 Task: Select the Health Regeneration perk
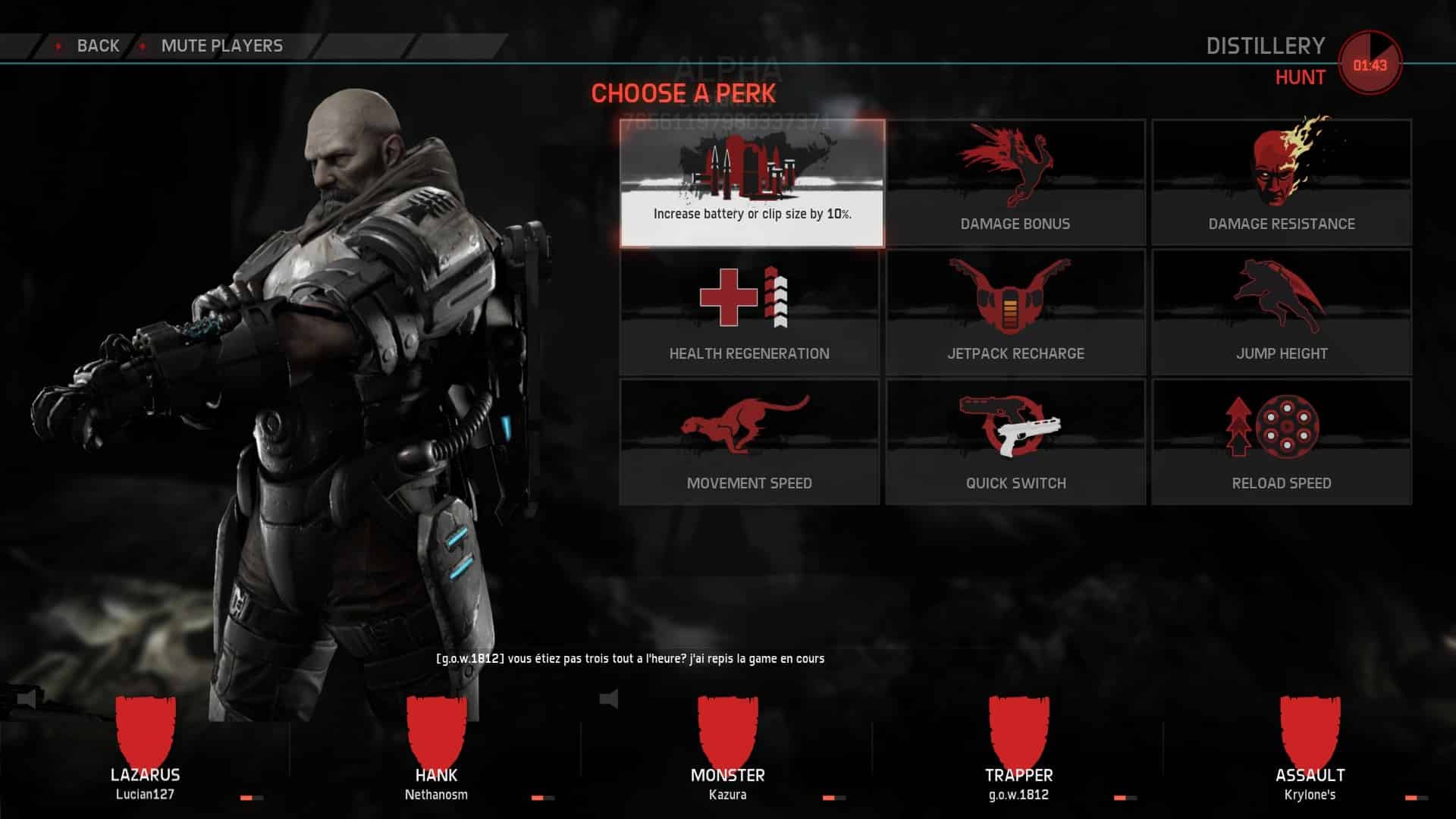(x=749, y=312)
